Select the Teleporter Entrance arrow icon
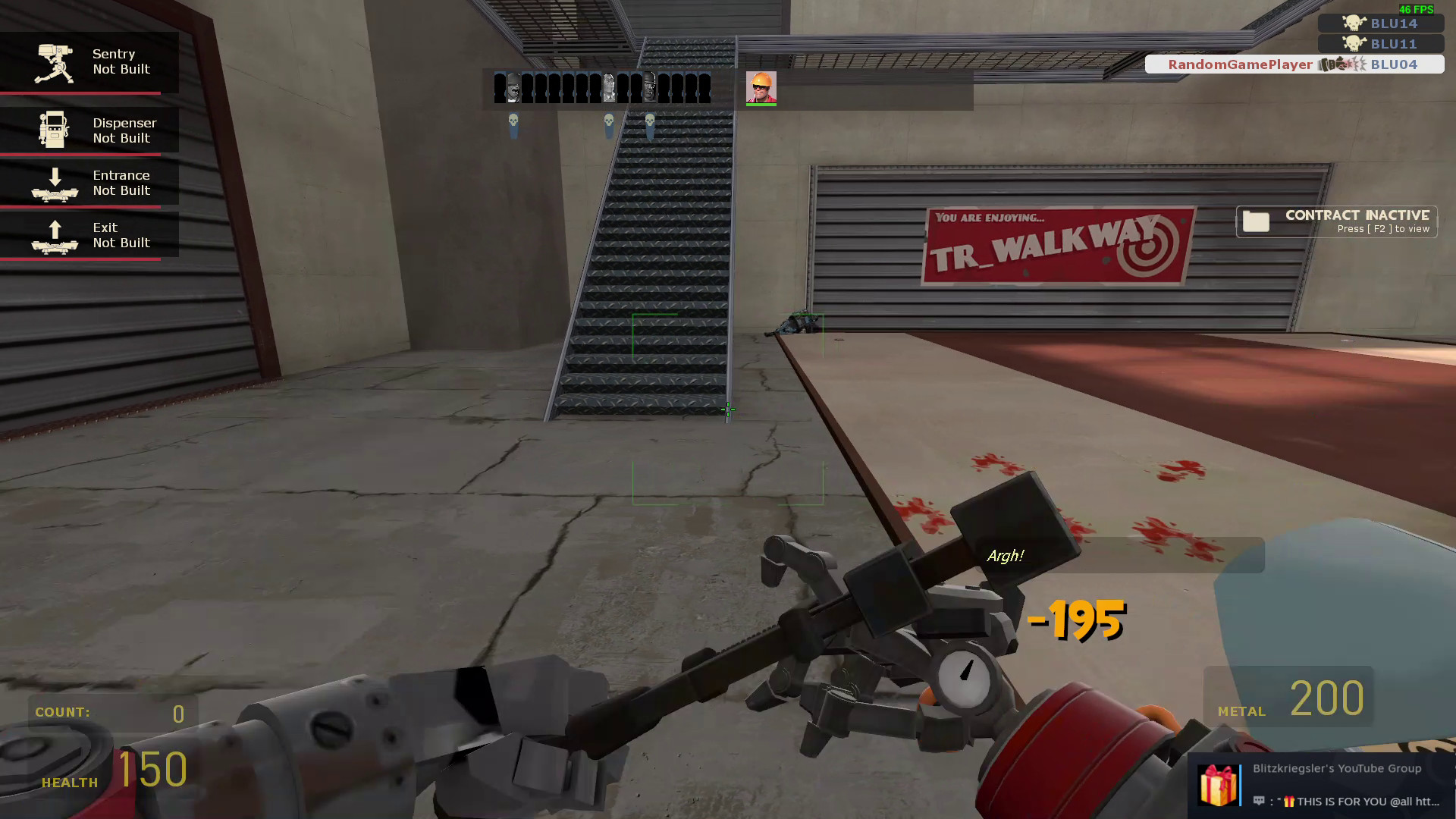Viewport: 1456px width, 819px height. 56,182
